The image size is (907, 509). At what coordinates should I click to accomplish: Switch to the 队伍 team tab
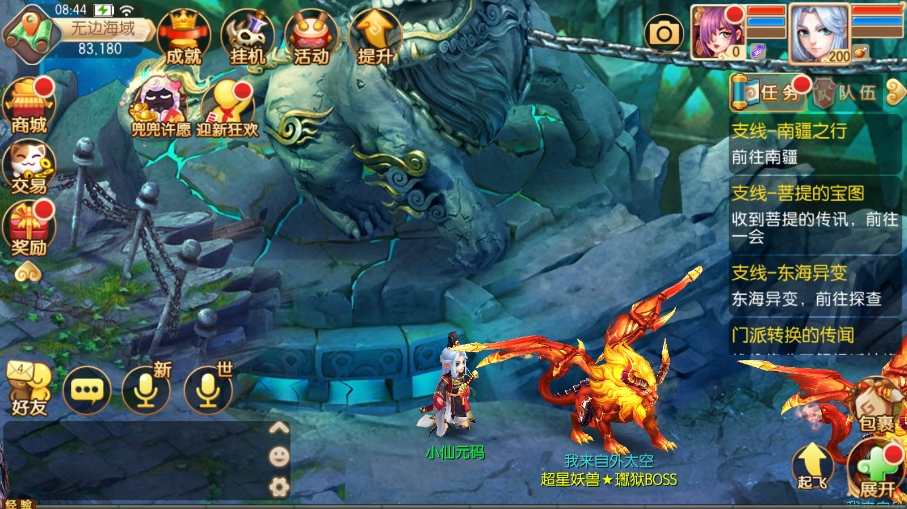click(846, 94)
